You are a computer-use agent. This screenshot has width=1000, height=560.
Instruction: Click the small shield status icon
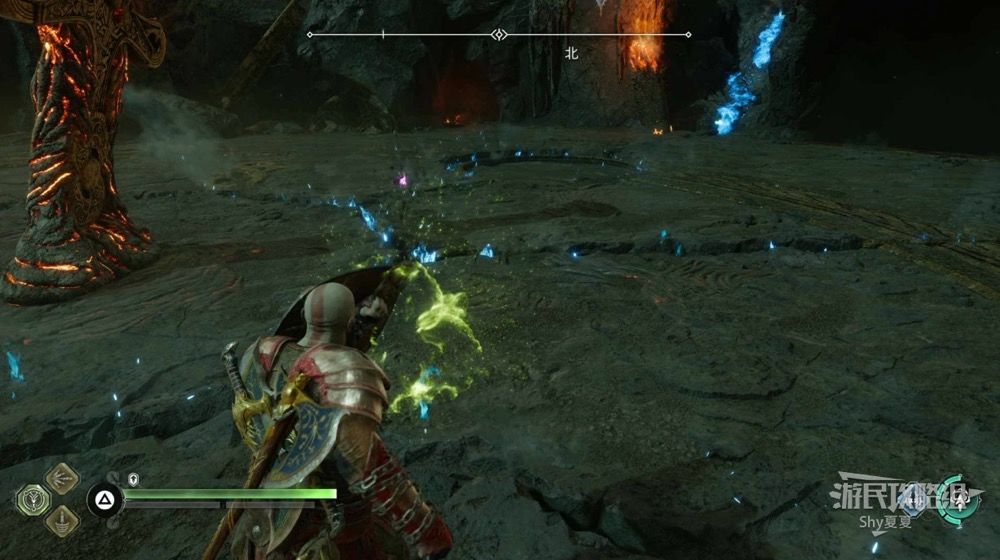133,479
